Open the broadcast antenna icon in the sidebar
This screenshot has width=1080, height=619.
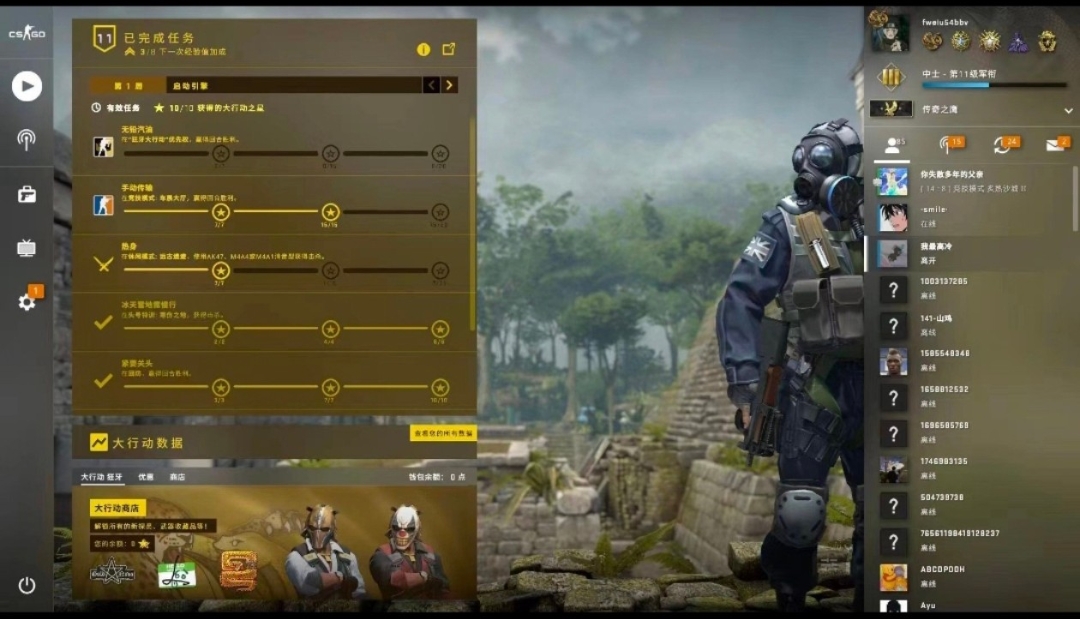[27, 139]
